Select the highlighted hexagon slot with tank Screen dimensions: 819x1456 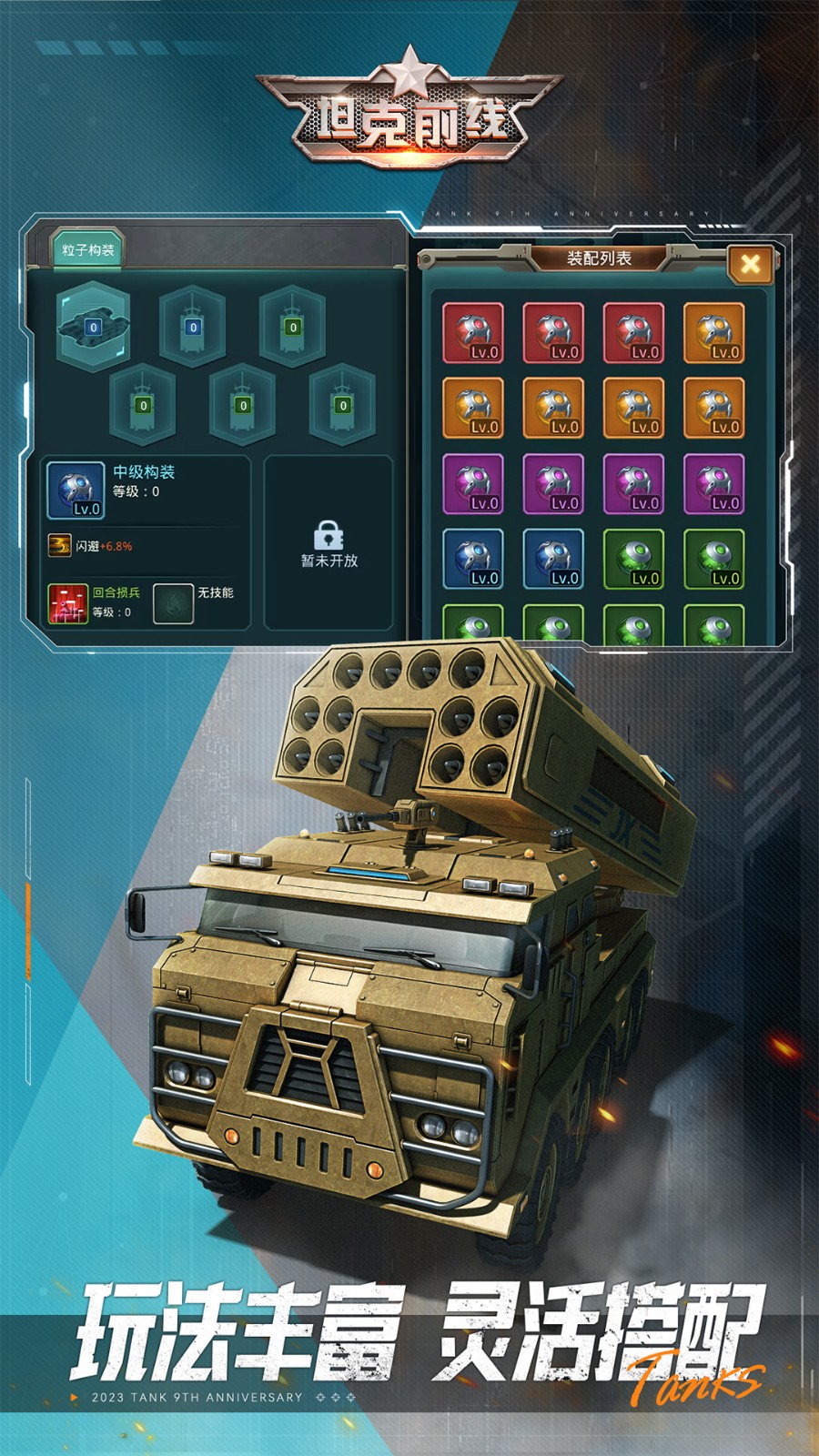(x=93, y=326)
